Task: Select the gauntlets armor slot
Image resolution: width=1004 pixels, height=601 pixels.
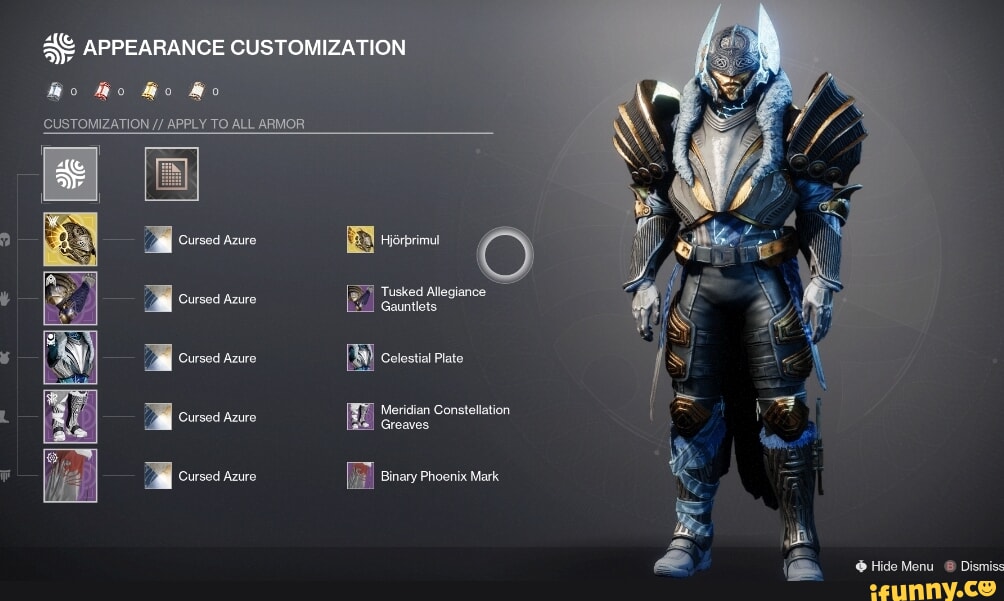Action: tap(70, 298)
